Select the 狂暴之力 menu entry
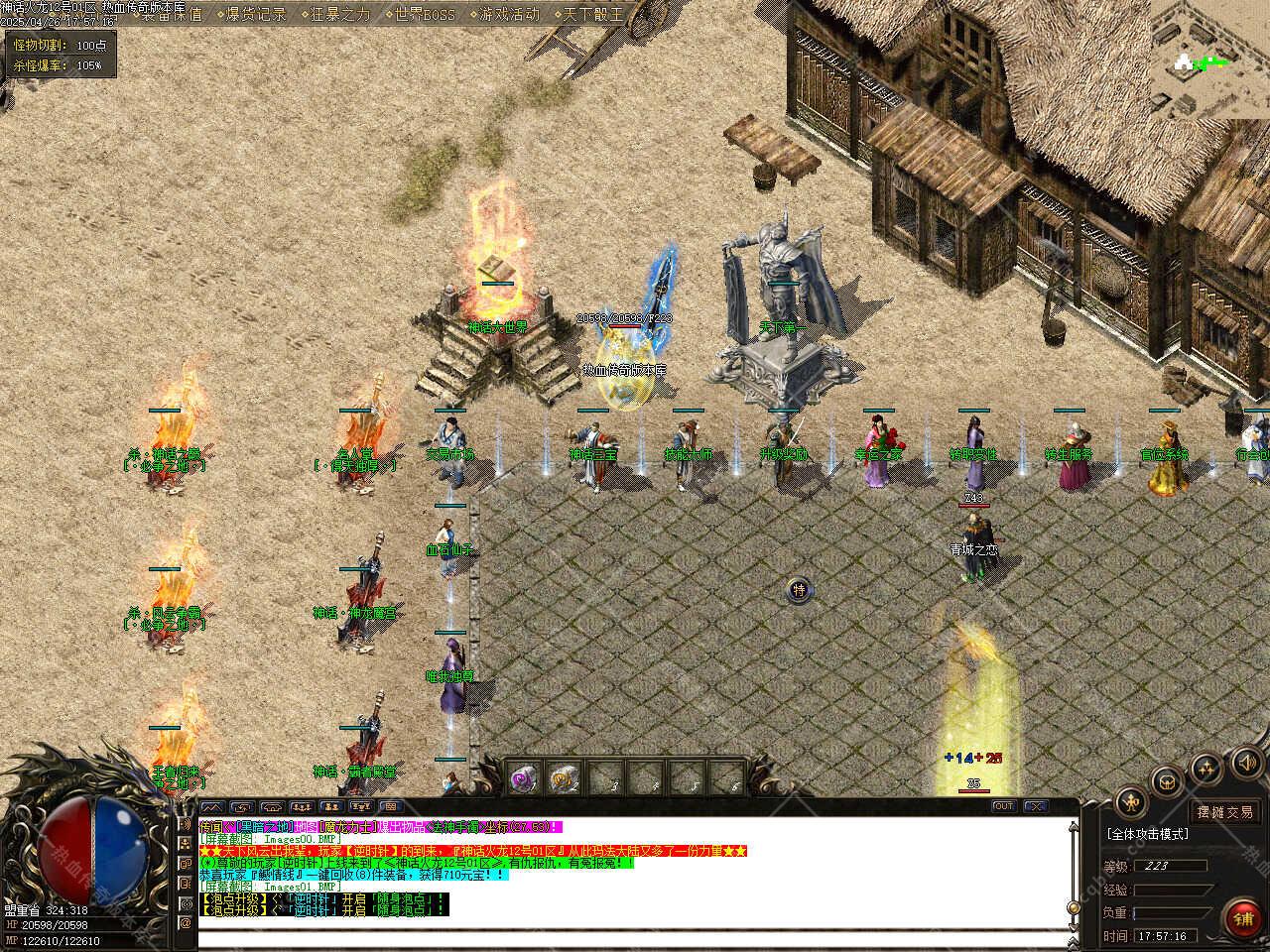The width and height of the screenshot is (1270, 952). (333, 14)
